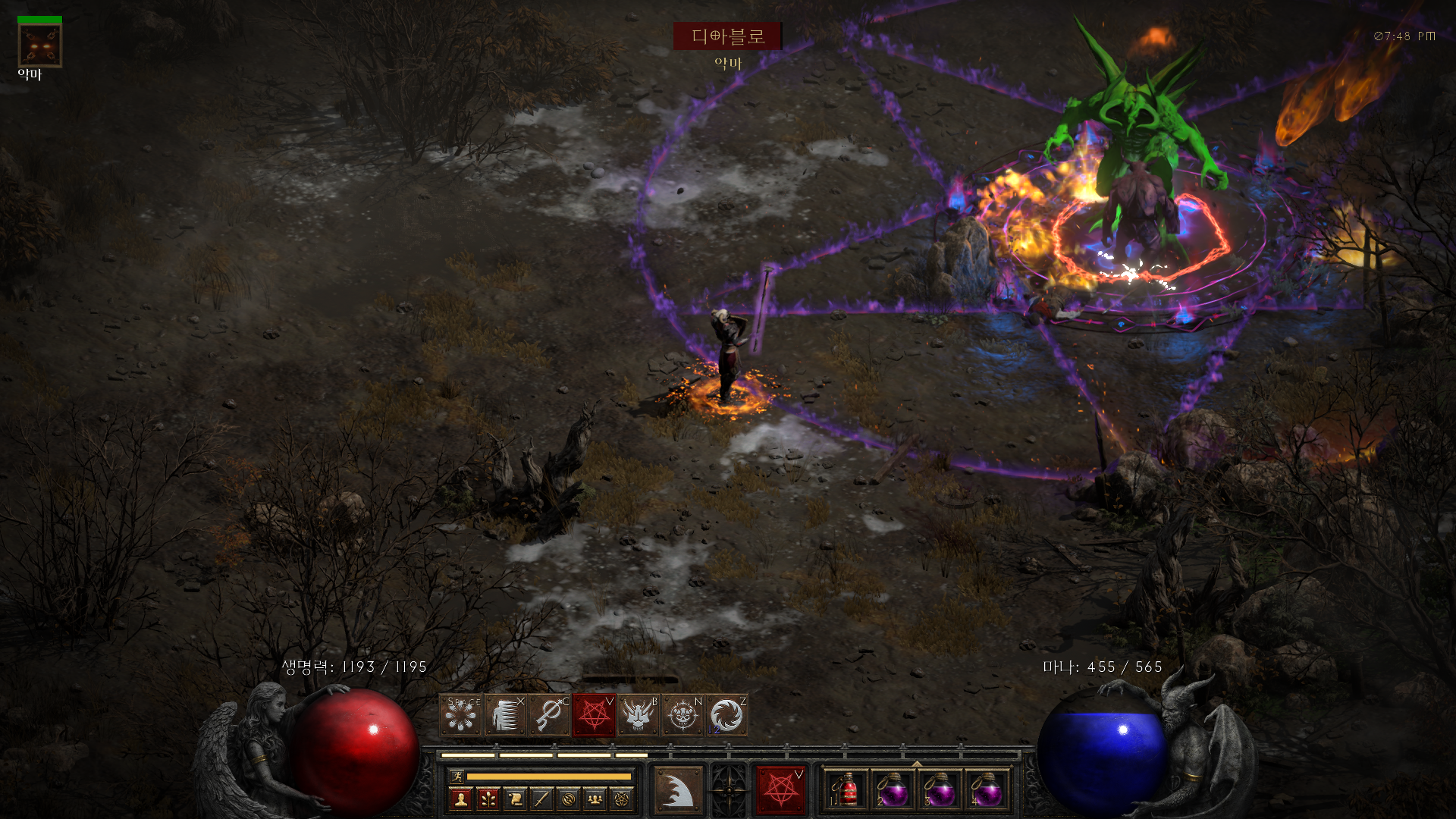Open the party menu three-figures icon
This screenshot has width=1456, height=819.
[595, 799]
